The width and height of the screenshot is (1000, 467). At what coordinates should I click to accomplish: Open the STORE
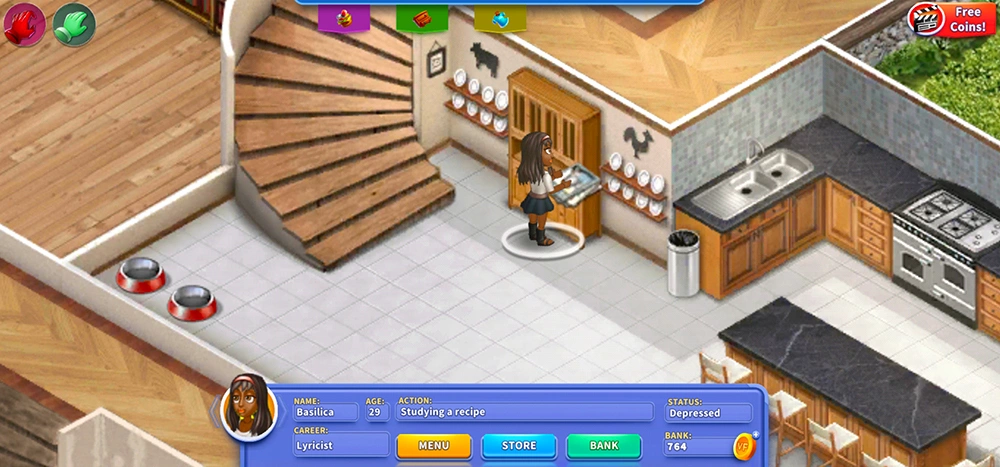(518, 445)
